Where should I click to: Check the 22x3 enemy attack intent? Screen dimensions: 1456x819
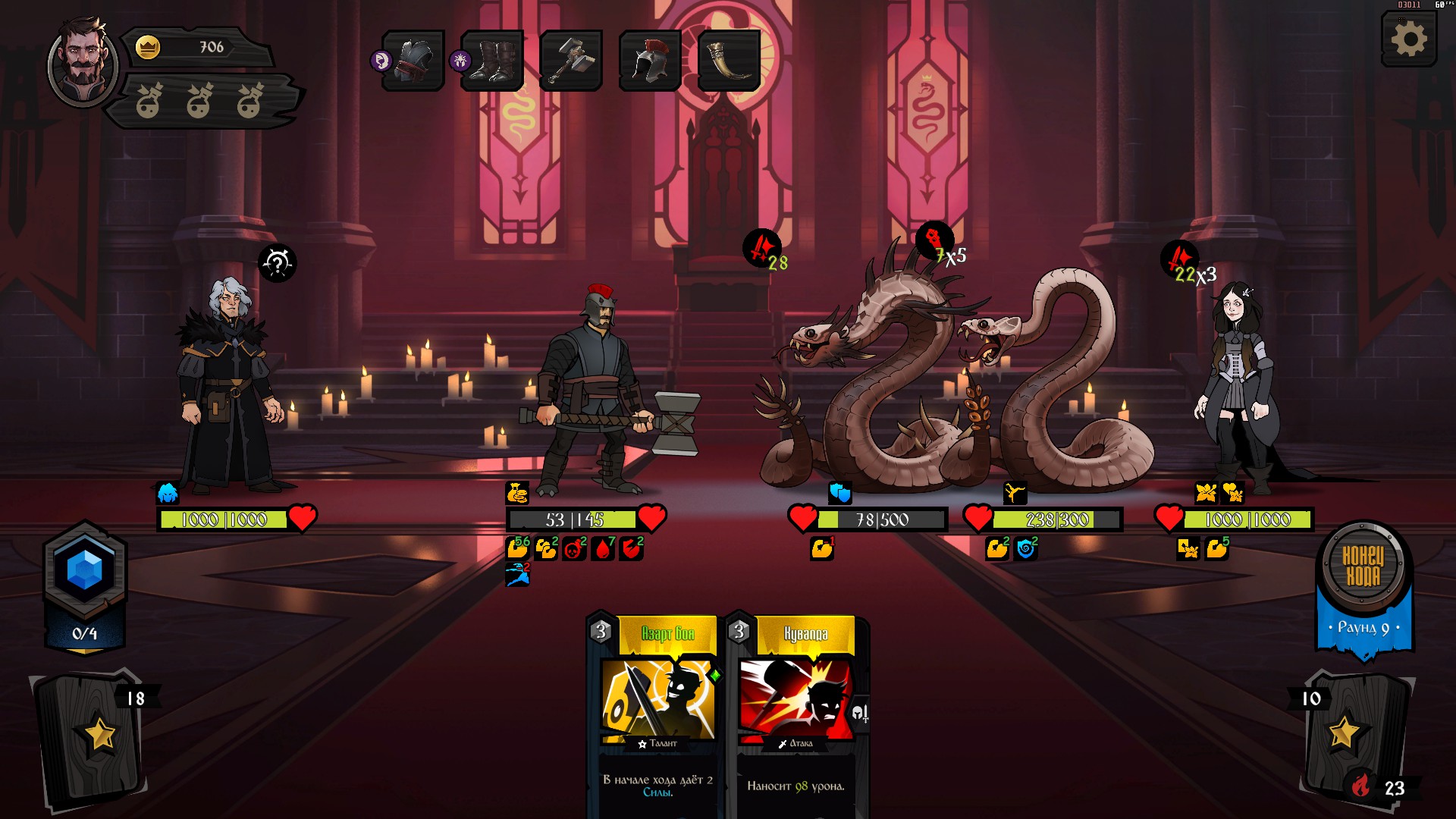tap(1180, 261)
